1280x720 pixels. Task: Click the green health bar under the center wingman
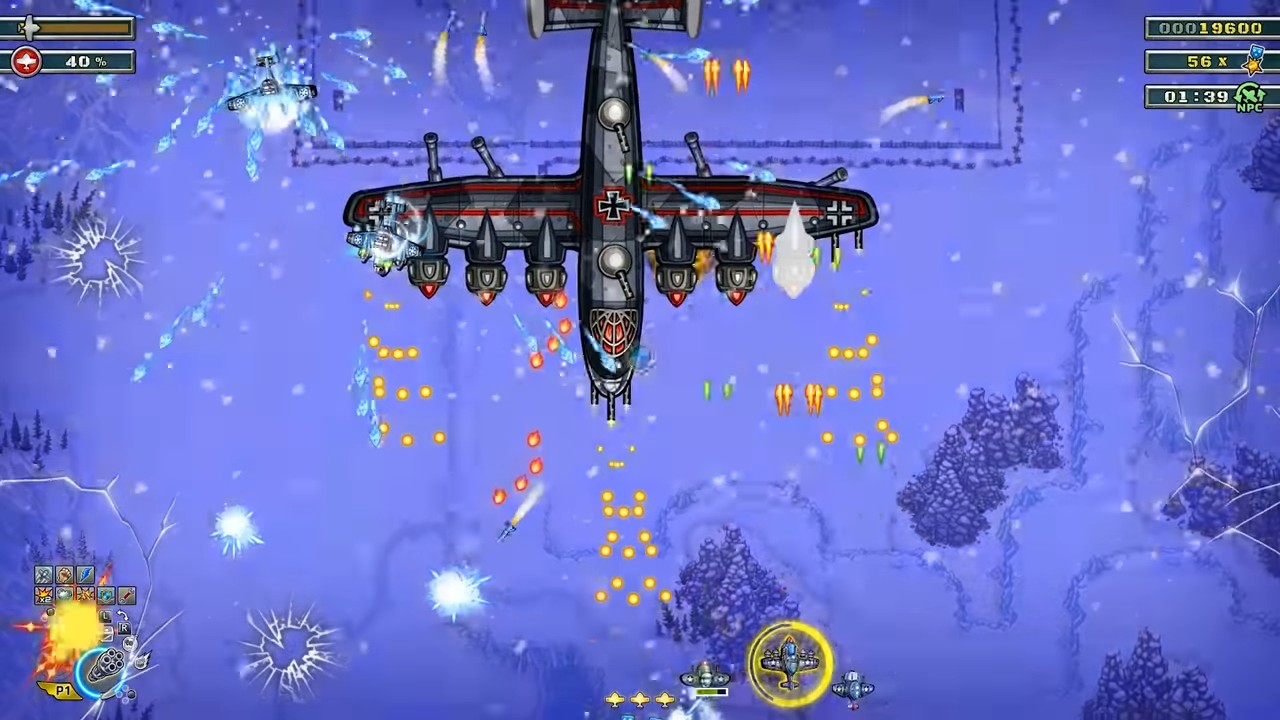coord(710,692)
